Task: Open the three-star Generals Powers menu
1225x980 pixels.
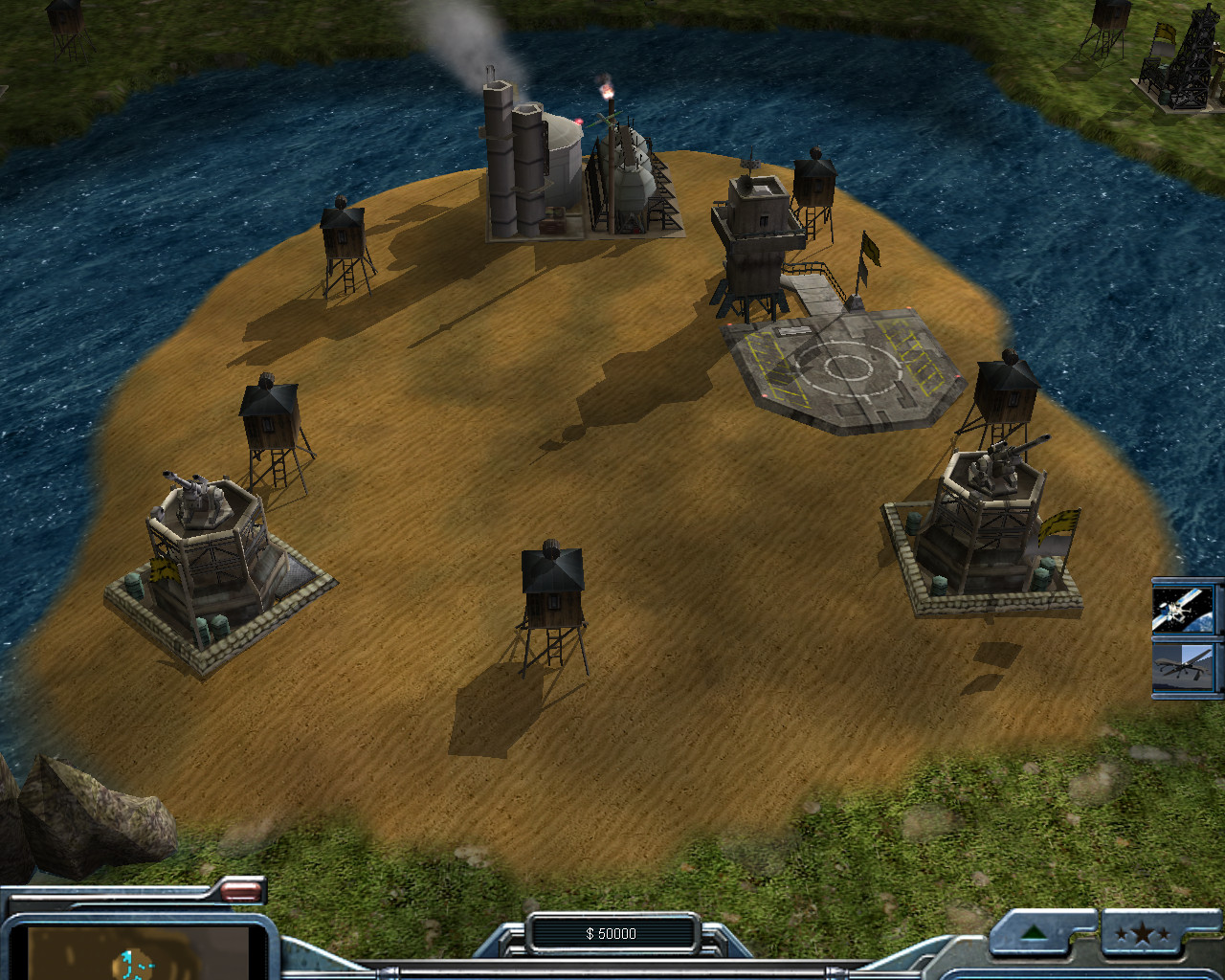Action: (x=1142, y=933)
